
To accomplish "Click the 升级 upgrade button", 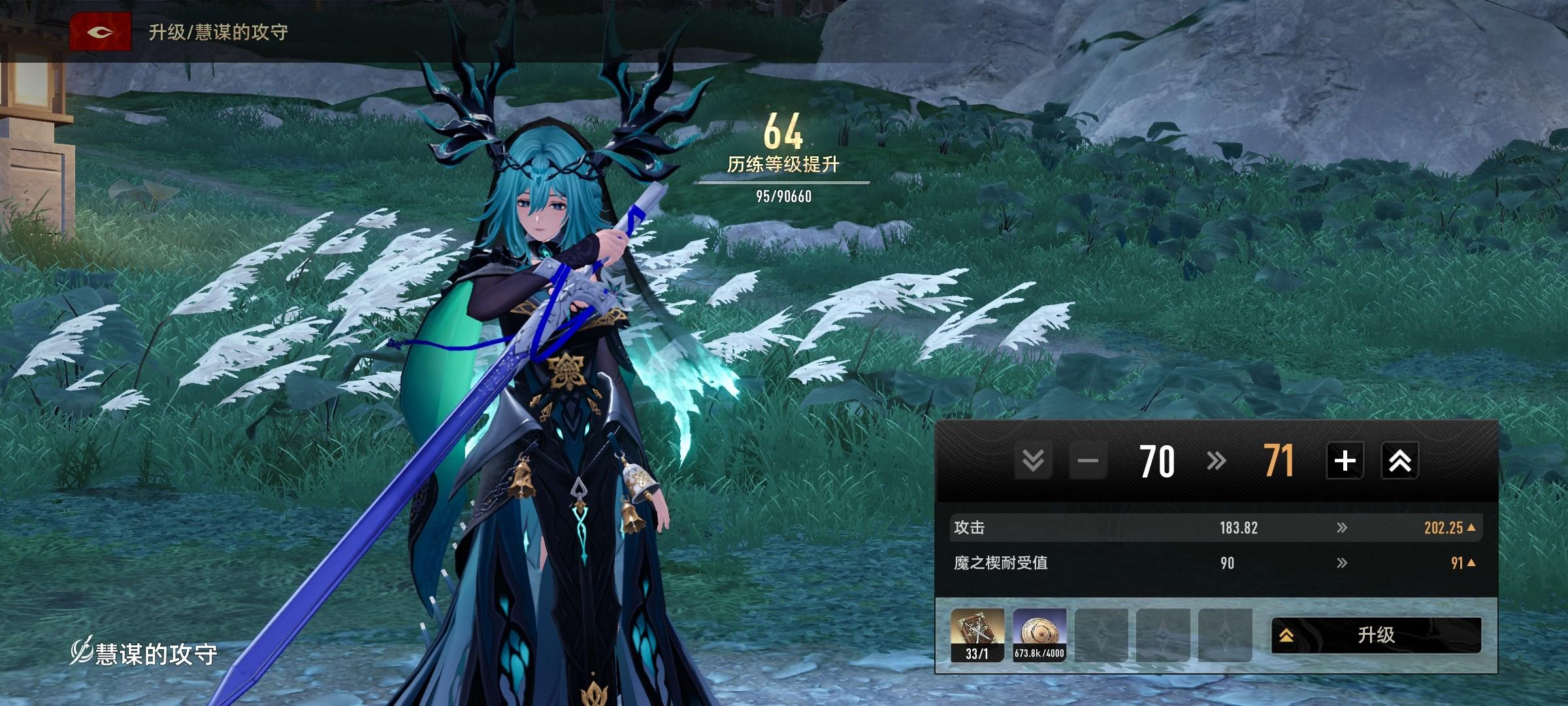I will 1376,635.
